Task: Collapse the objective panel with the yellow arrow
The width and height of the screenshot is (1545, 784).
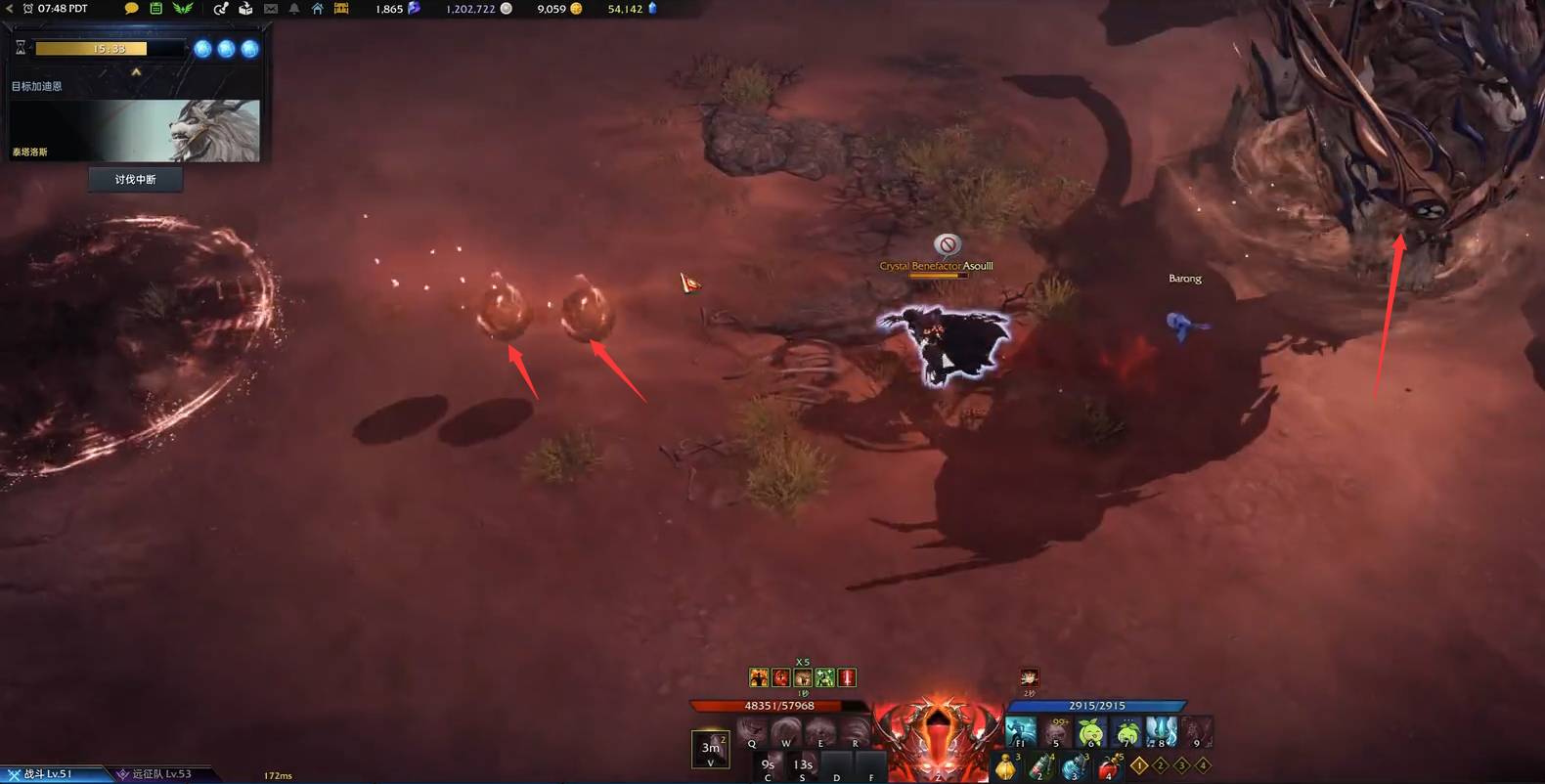Action: pyautogui.click(x=136, y=71)
